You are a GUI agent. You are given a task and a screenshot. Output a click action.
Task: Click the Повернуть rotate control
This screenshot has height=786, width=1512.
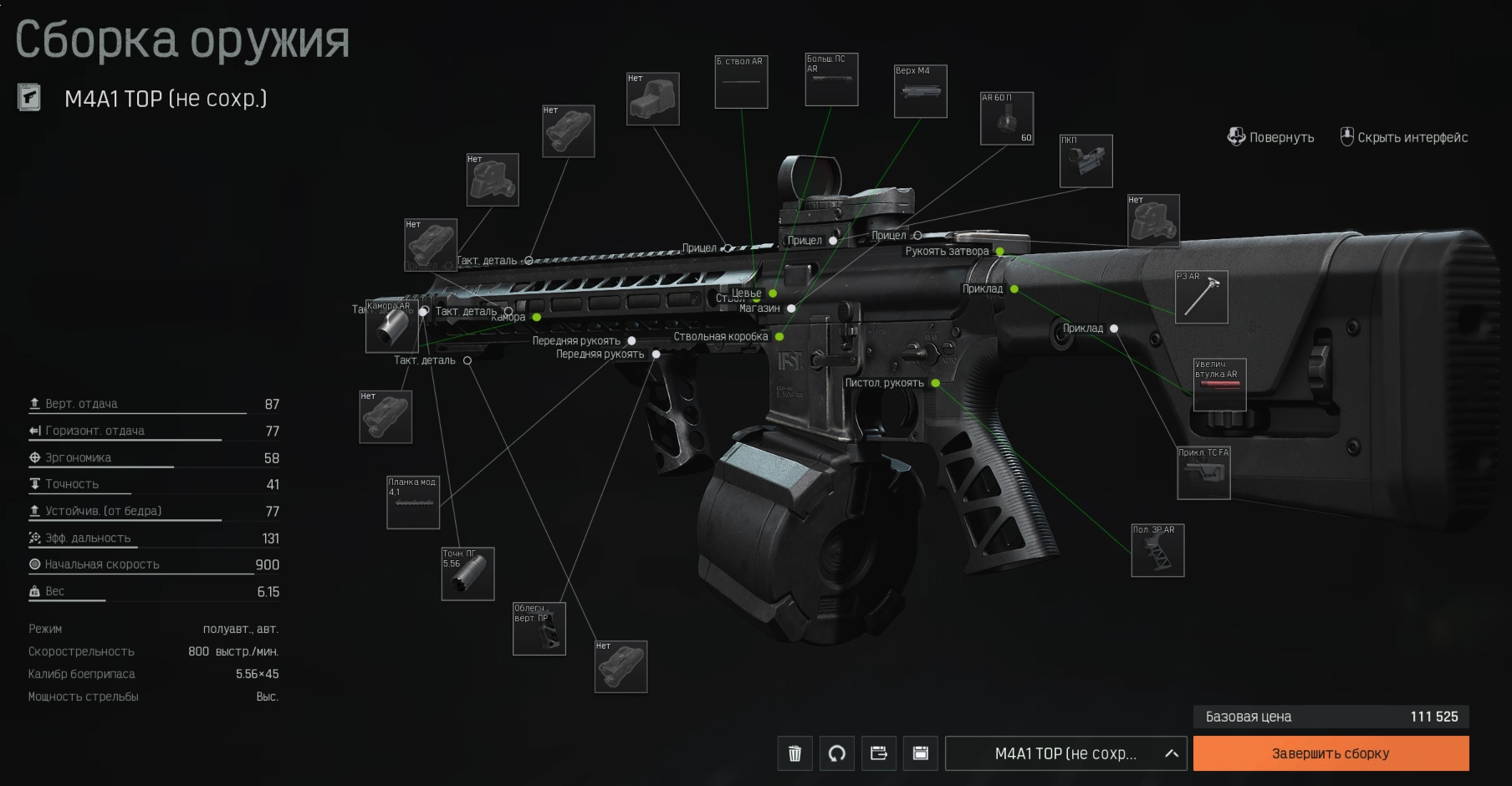tap(1270, 137)
